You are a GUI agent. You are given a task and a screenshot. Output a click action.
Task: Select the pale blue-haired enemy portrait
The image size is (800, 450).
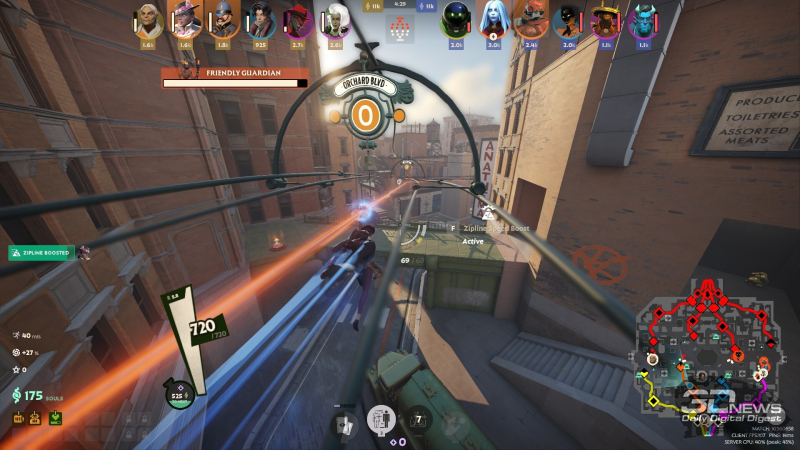coord(492,19)
